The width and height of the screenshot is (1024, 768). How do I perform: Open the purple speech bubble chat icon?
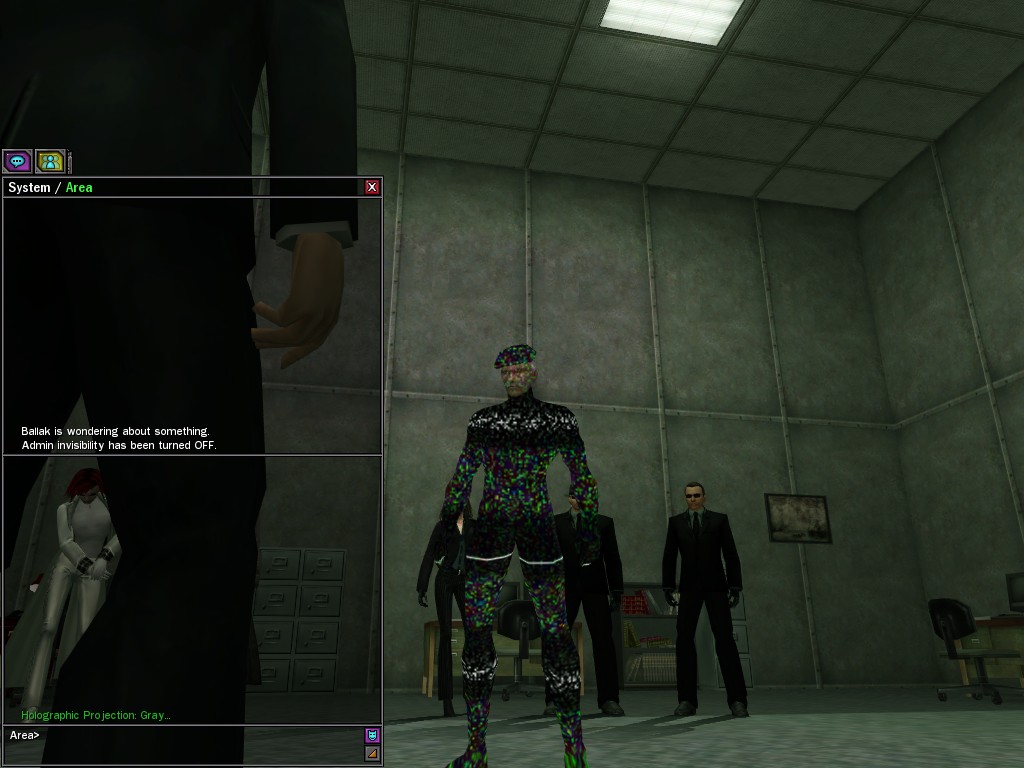(17, 160)
